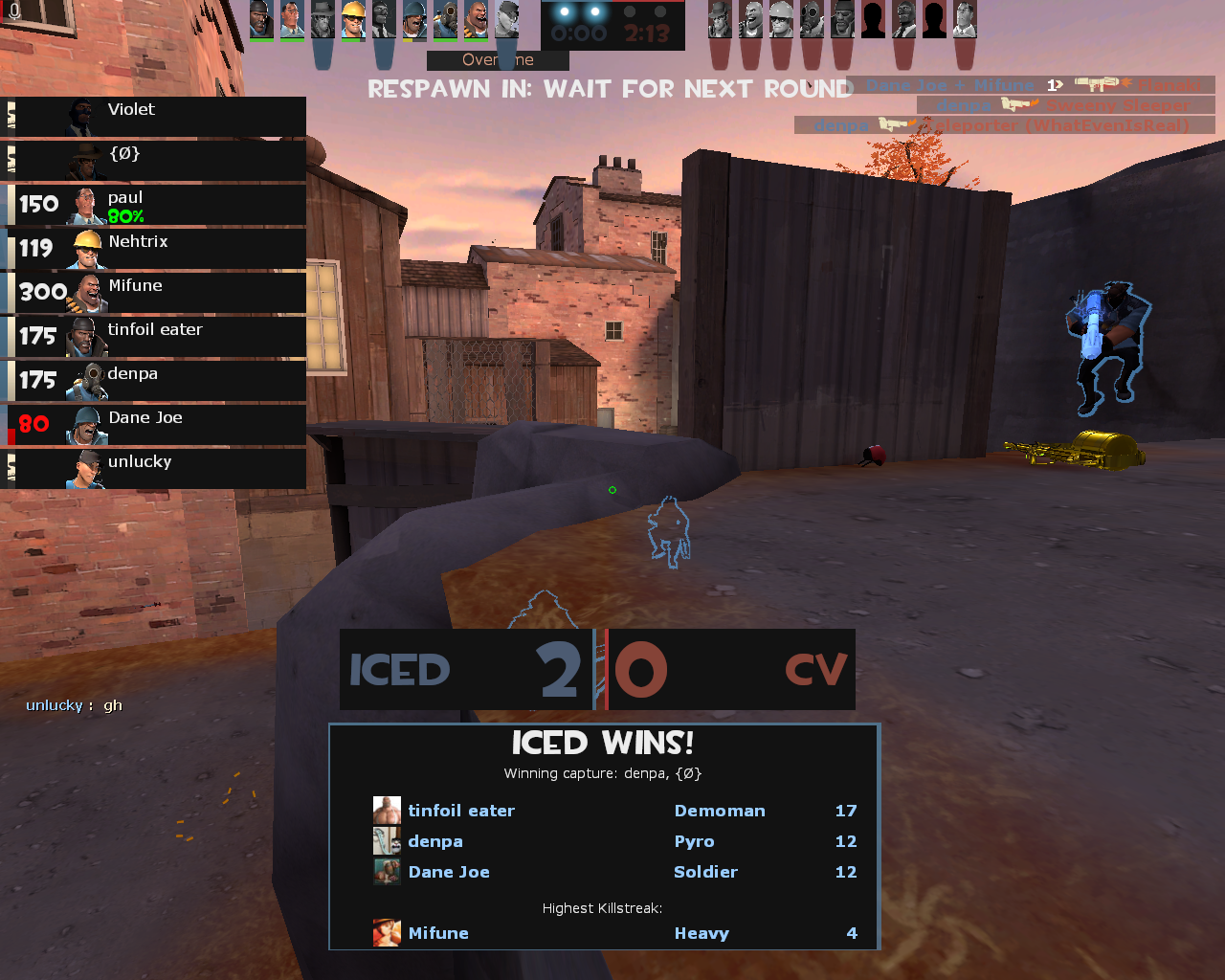Choose paul's Medic row with 80% charge

click(153, 205)
